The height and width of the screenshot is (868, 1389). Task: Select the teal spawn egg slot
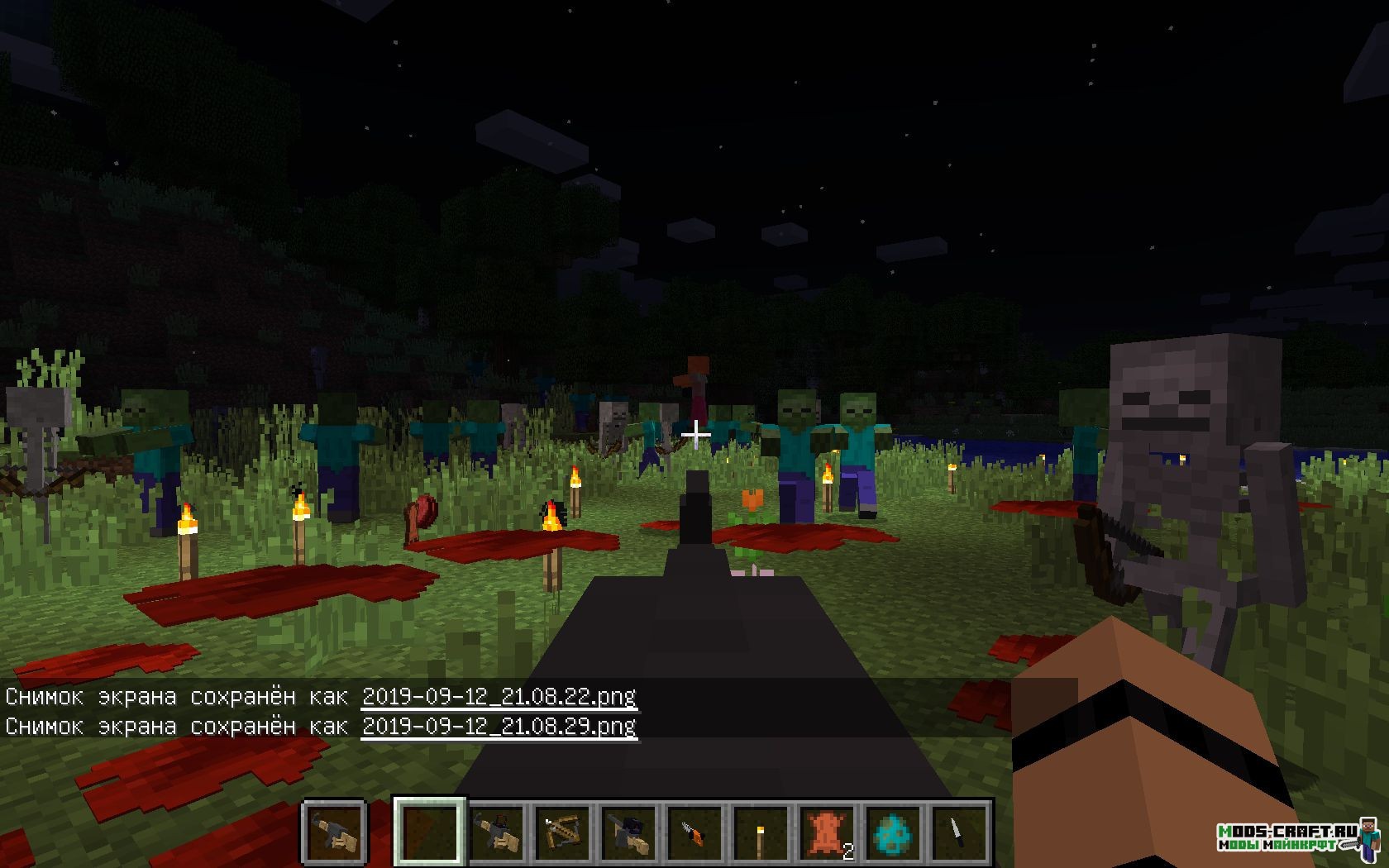(x=893, y=832)
